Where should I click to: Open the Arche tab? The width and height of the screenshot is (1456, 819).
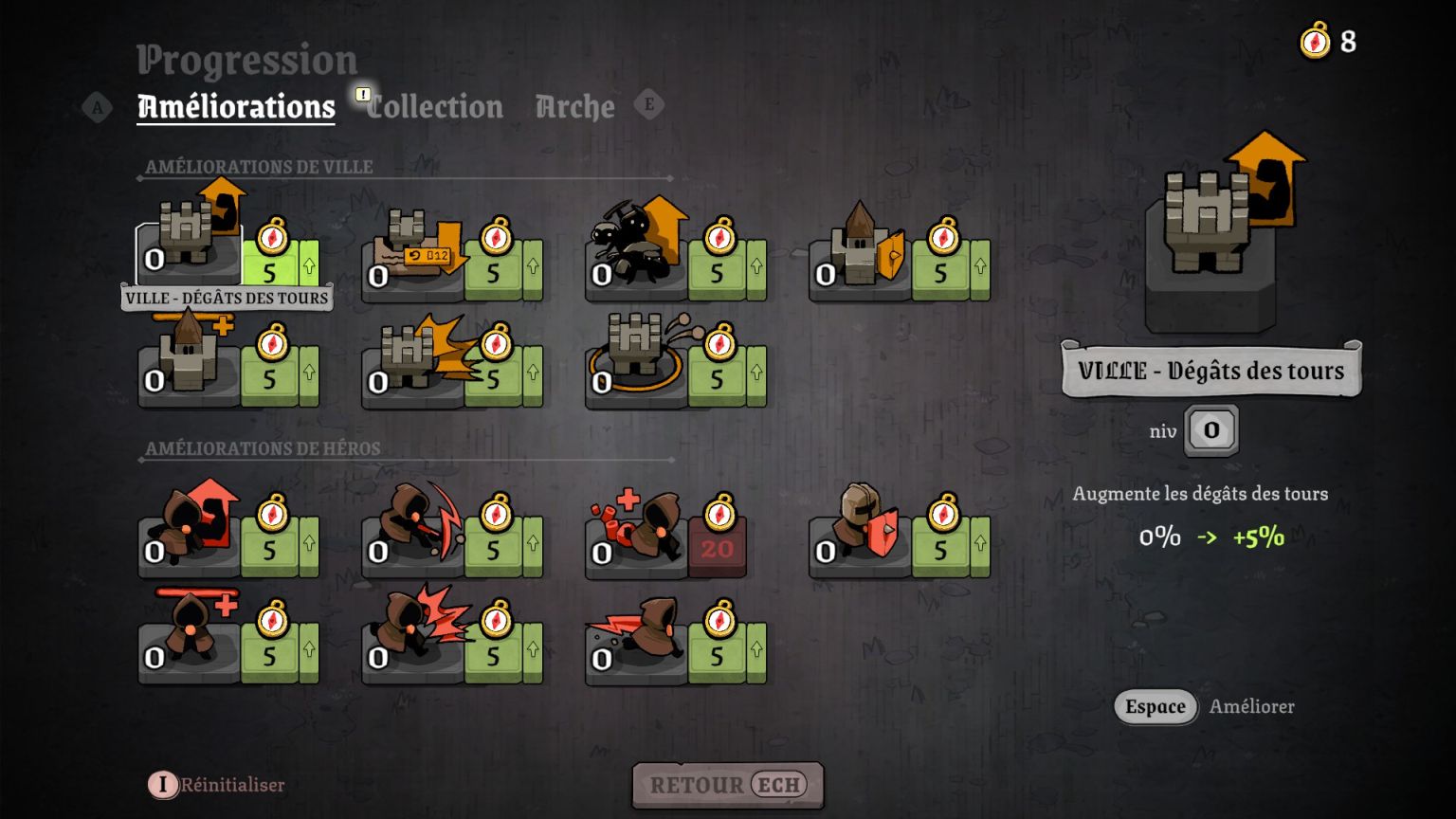(574, 107)
